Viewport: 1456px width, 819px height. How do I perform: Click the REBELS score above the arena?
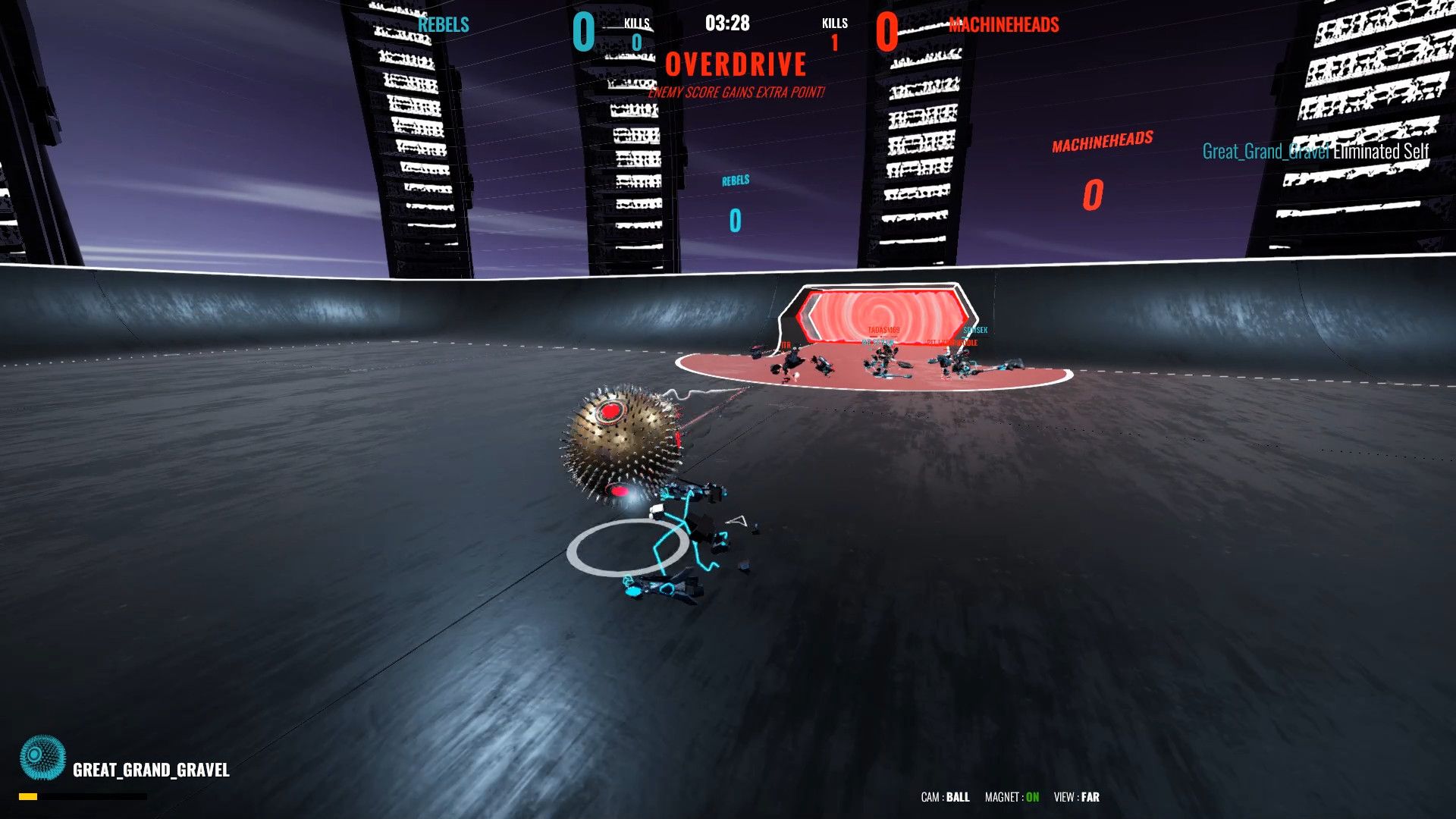733,220
